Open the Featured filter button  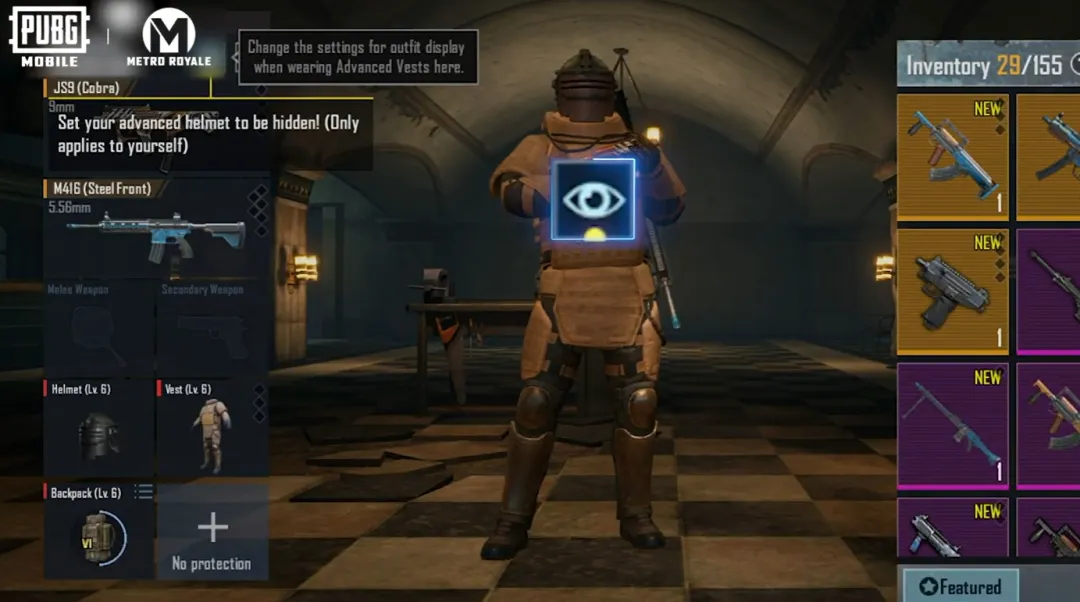959,587
